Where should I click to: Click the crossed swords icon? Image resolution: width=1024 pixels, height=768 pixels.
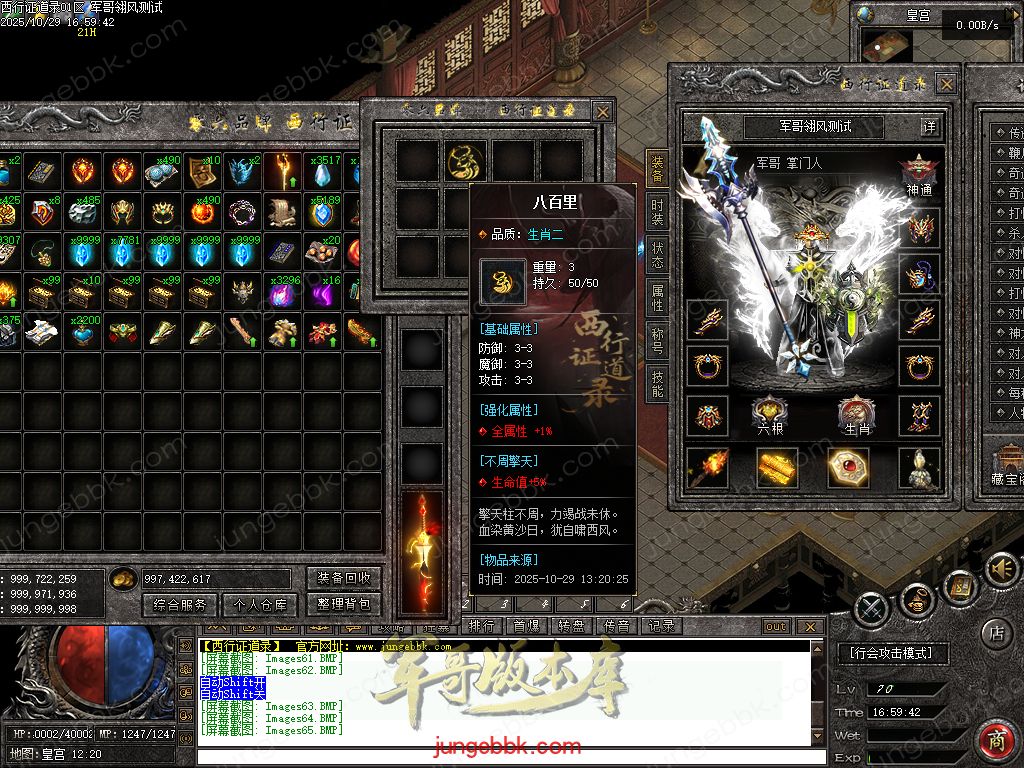click(872, 607)
